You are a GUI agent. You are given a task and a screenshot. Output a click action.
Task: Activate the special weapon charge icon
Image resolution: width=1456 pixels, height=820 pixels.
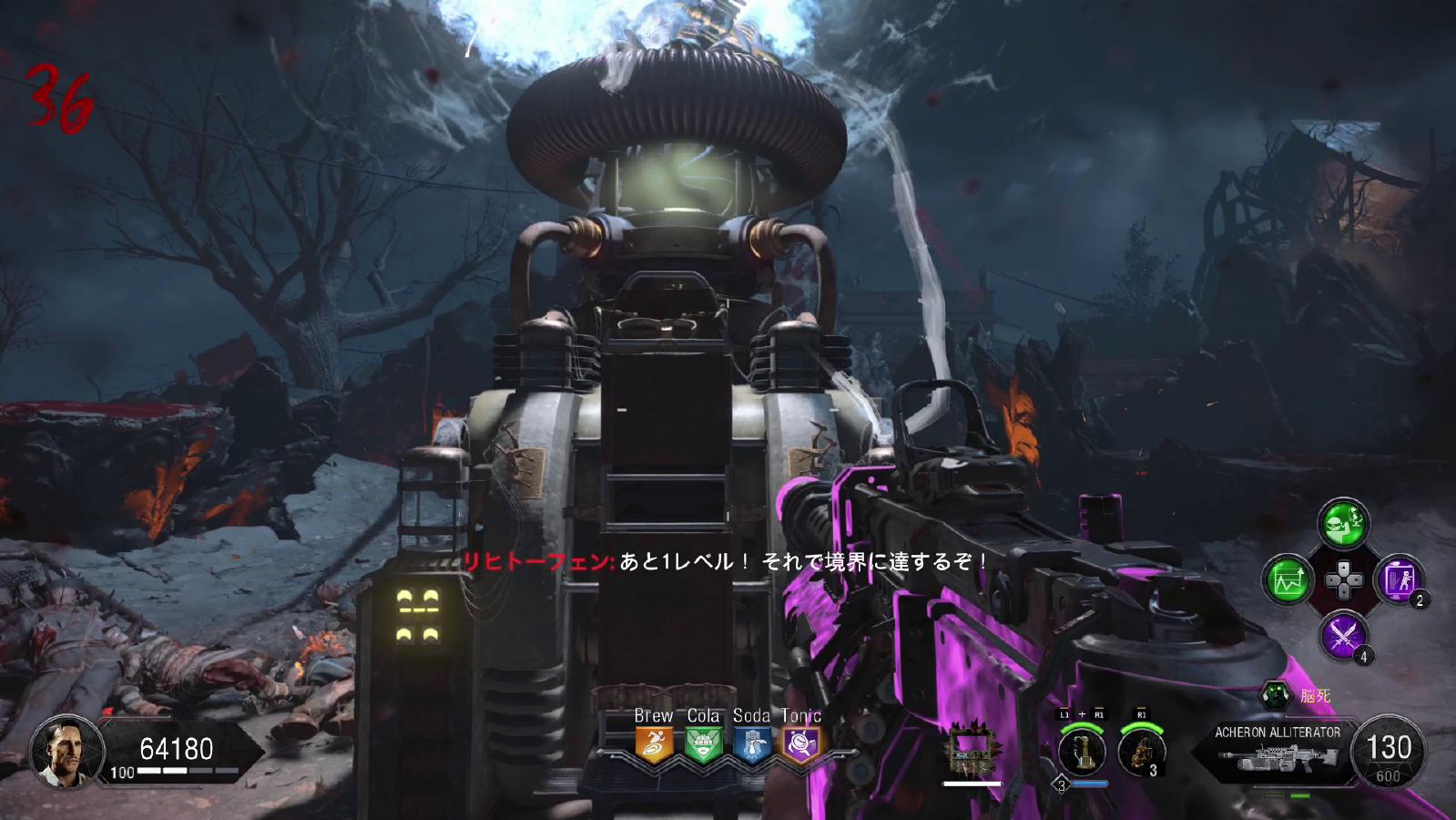pyautogui.click(x=1082, y=752)
